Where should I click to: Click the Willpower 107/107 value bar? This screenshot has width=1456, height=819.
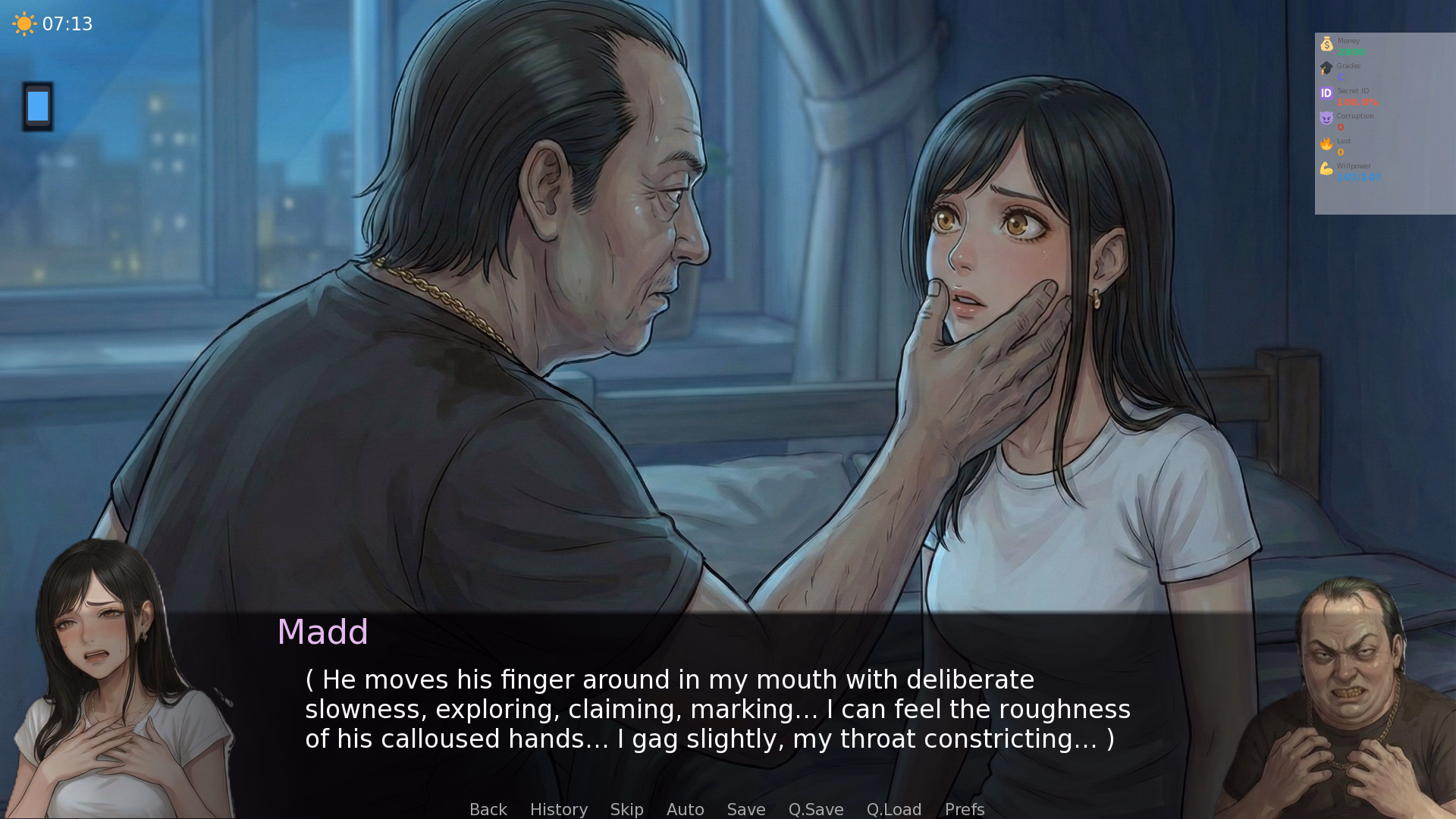click(x=1360, y=178)
